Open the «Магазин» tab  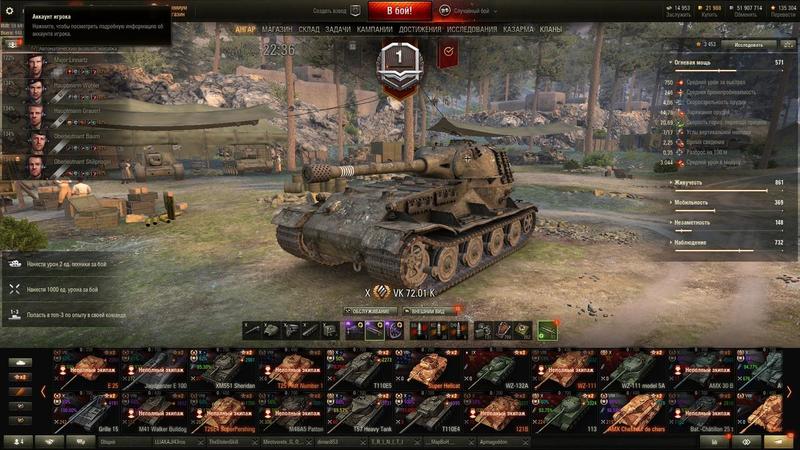[277, 30]
